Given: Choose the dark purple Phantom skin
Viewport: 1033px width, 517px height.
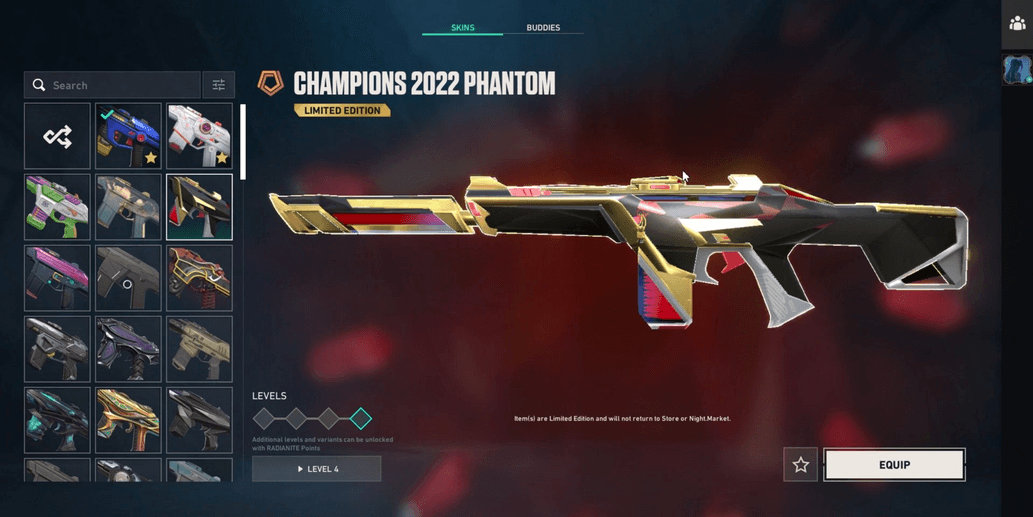Looking at the screenshot, I should [x=128, y=349].
